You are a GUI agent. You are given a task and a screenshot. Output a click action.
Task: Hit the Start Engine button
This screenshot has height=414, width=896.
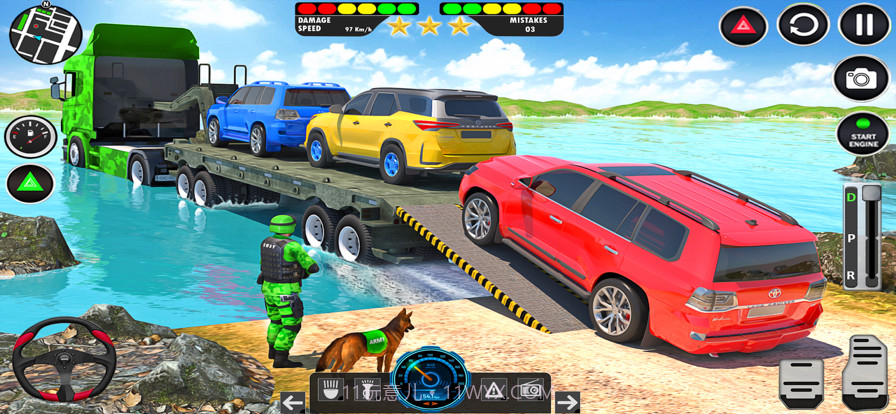click(862, 134)
